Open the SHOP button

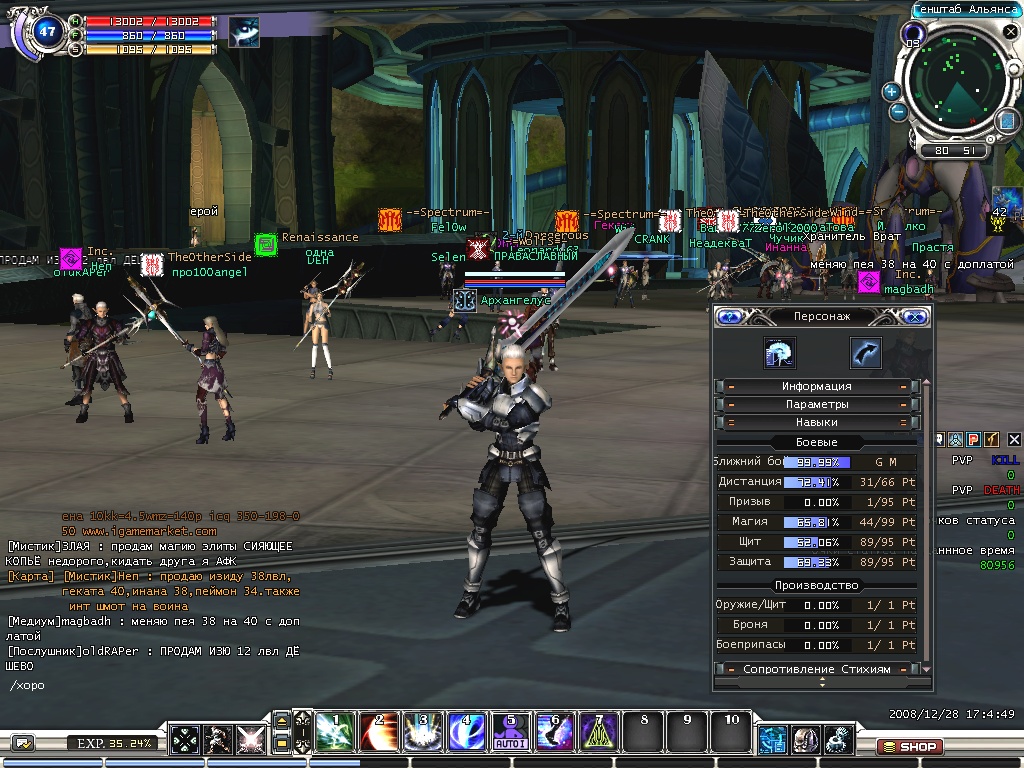[909, 746]
